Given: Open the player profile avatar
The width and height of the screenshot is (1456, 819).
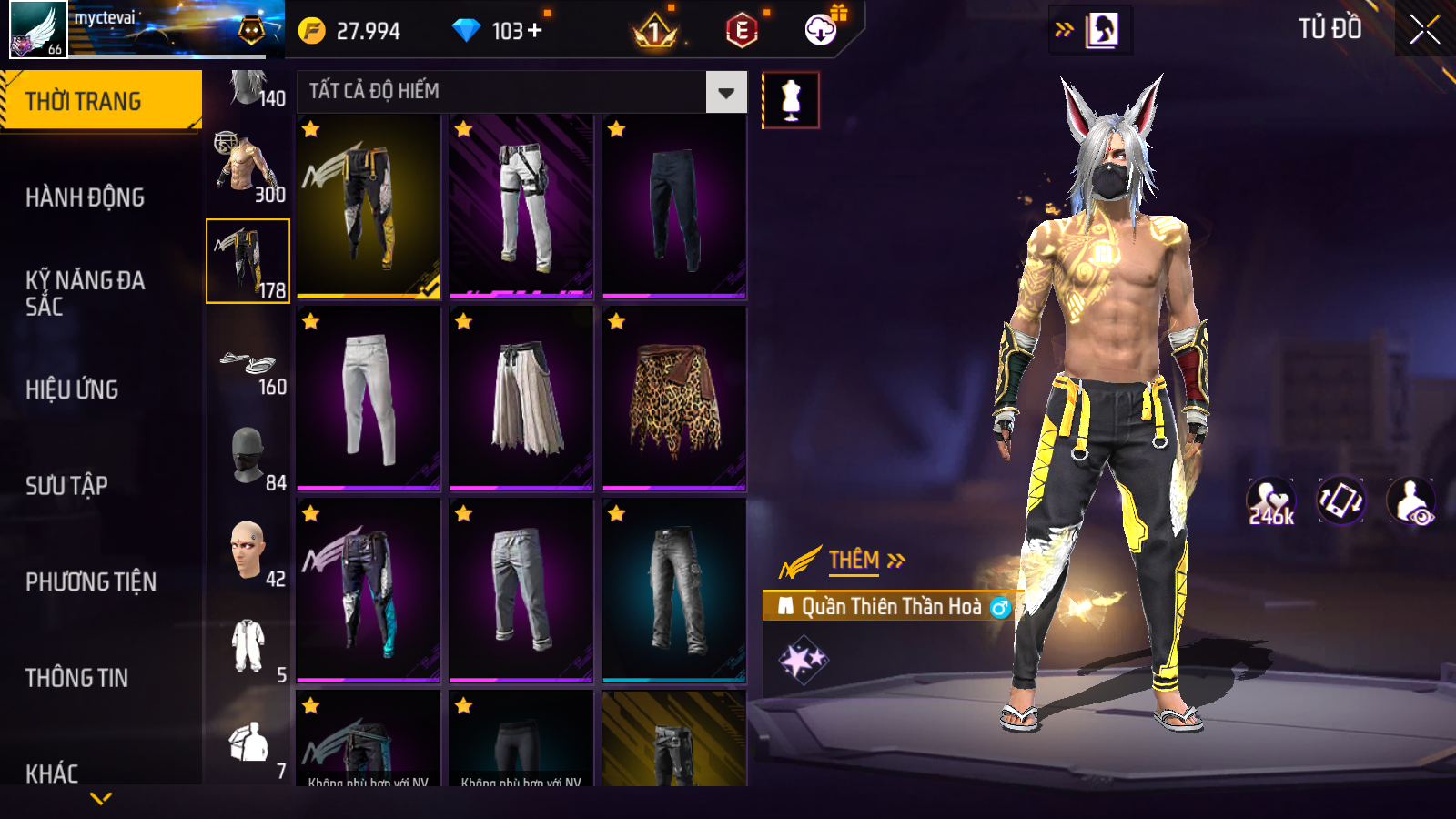Looking at the screenshot, I should [38, 30].
